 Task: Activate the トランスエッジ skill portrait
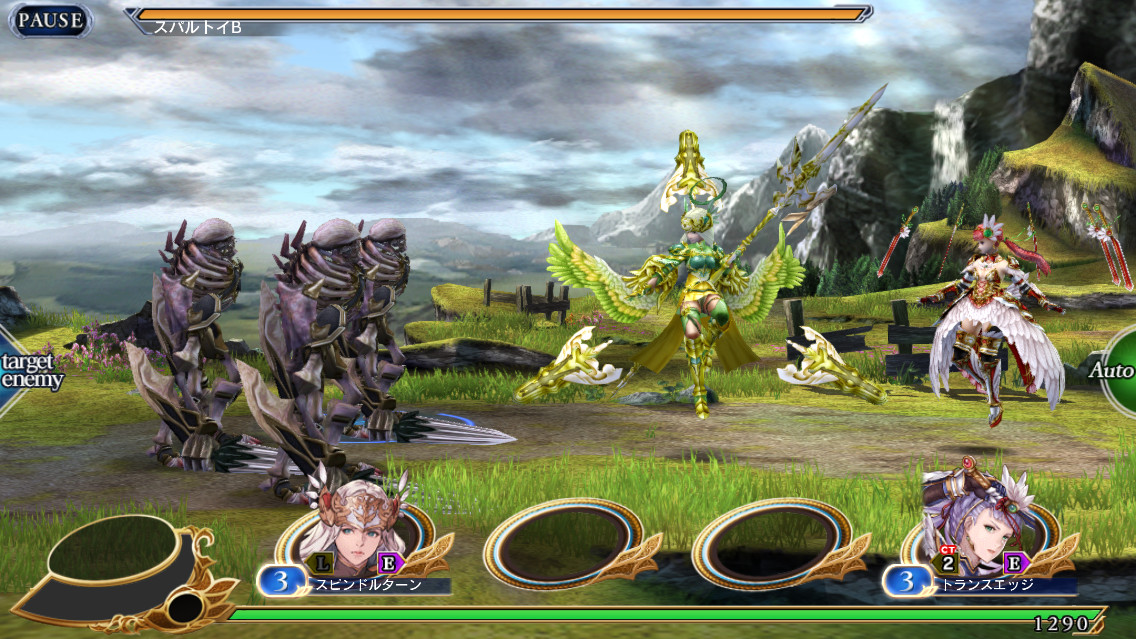(x=975, y=527)
